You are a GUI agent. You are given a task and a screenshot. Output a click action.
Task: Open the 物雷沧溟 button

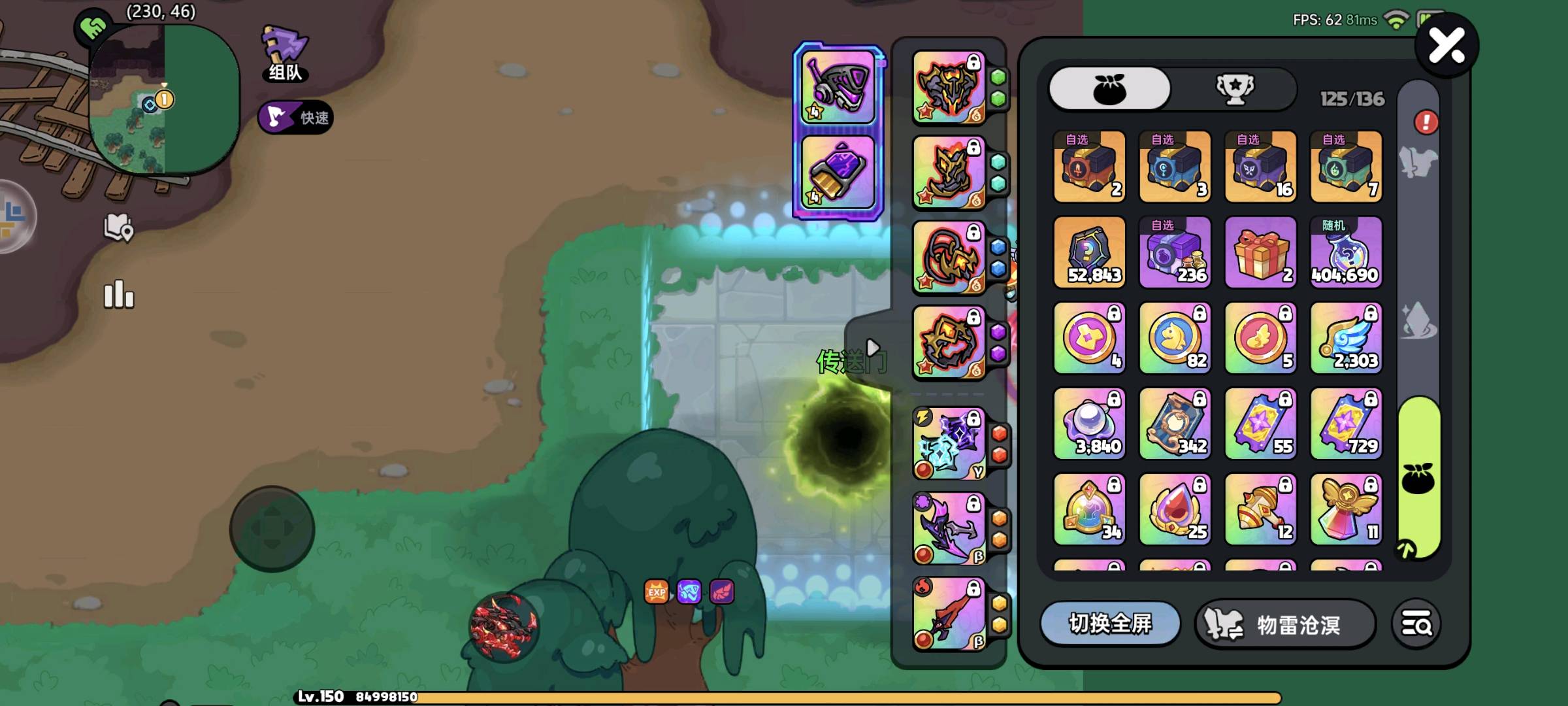1285,624
